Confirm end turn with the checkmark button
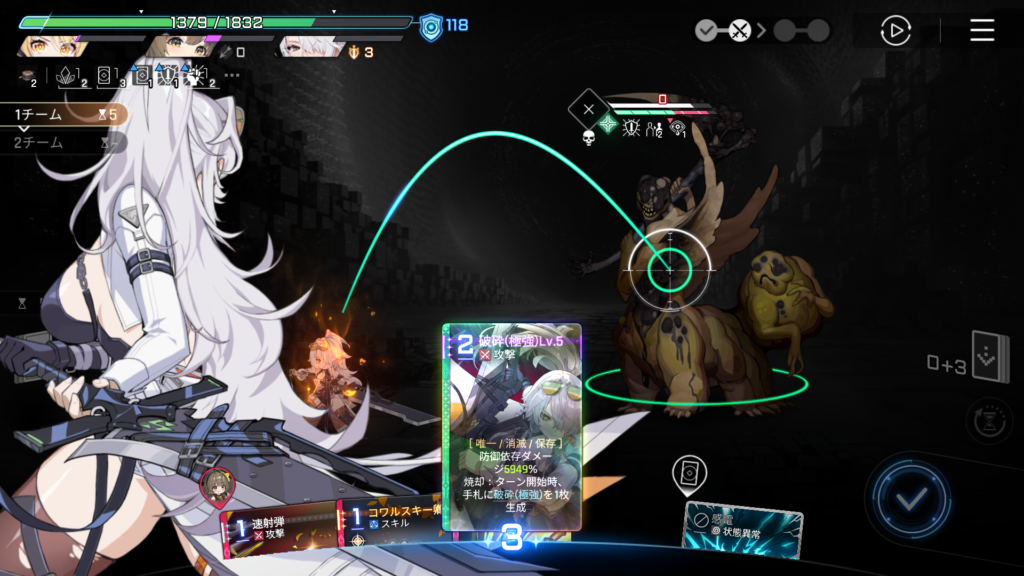 908,498
